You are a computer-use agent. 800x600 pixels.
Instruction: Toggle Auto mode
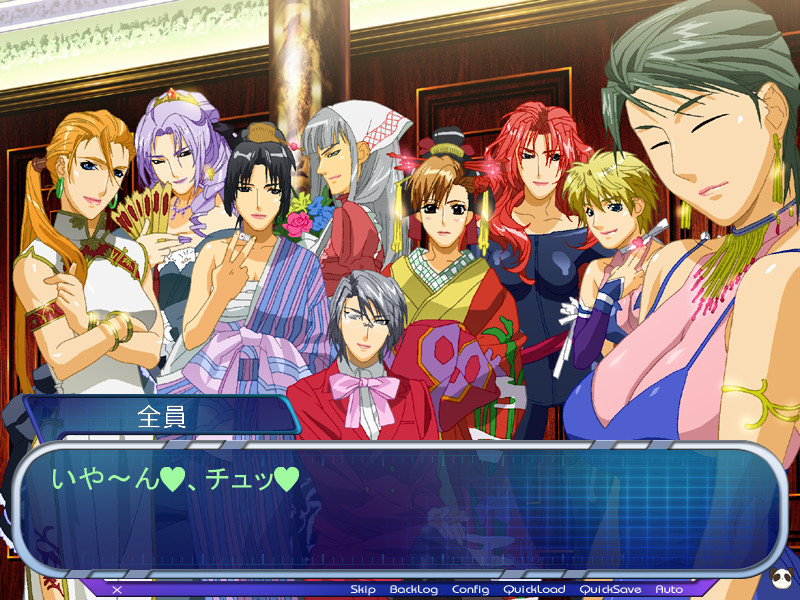(x=669, y=590)
